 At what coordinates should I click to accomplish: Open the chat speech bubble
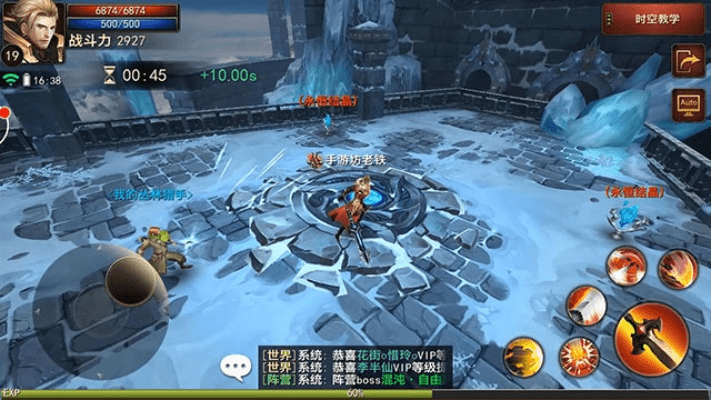(x=237, y=369)
